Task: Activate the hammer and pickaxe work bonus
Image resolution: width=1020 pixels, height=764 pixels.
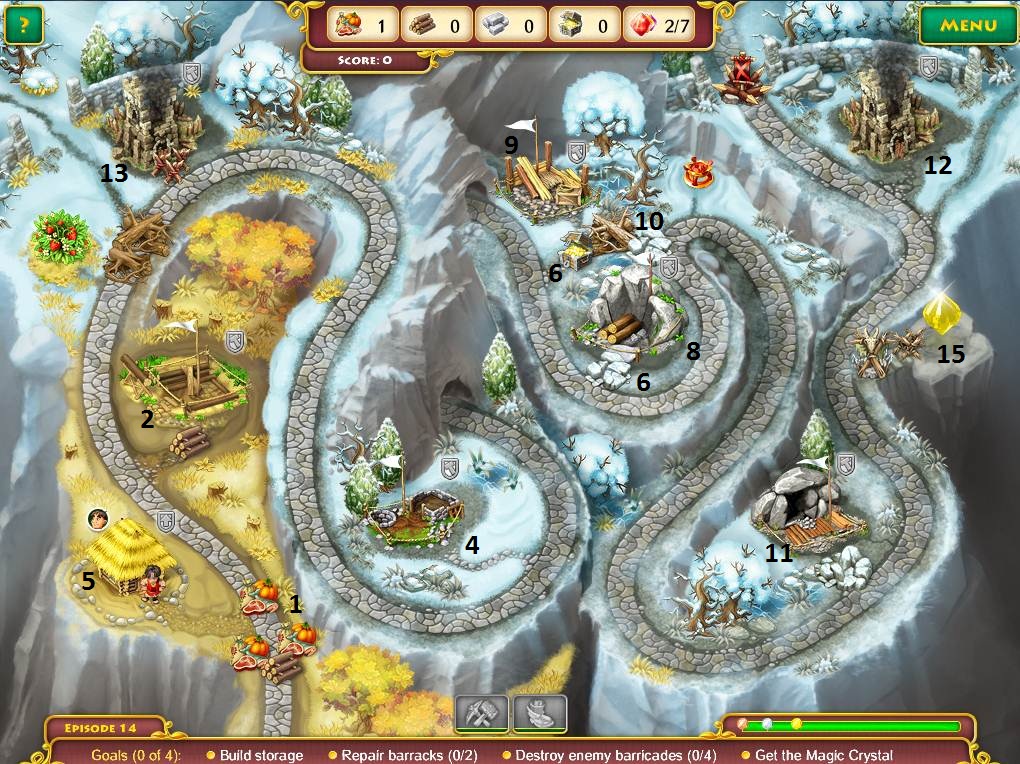Action: point(482,714)
